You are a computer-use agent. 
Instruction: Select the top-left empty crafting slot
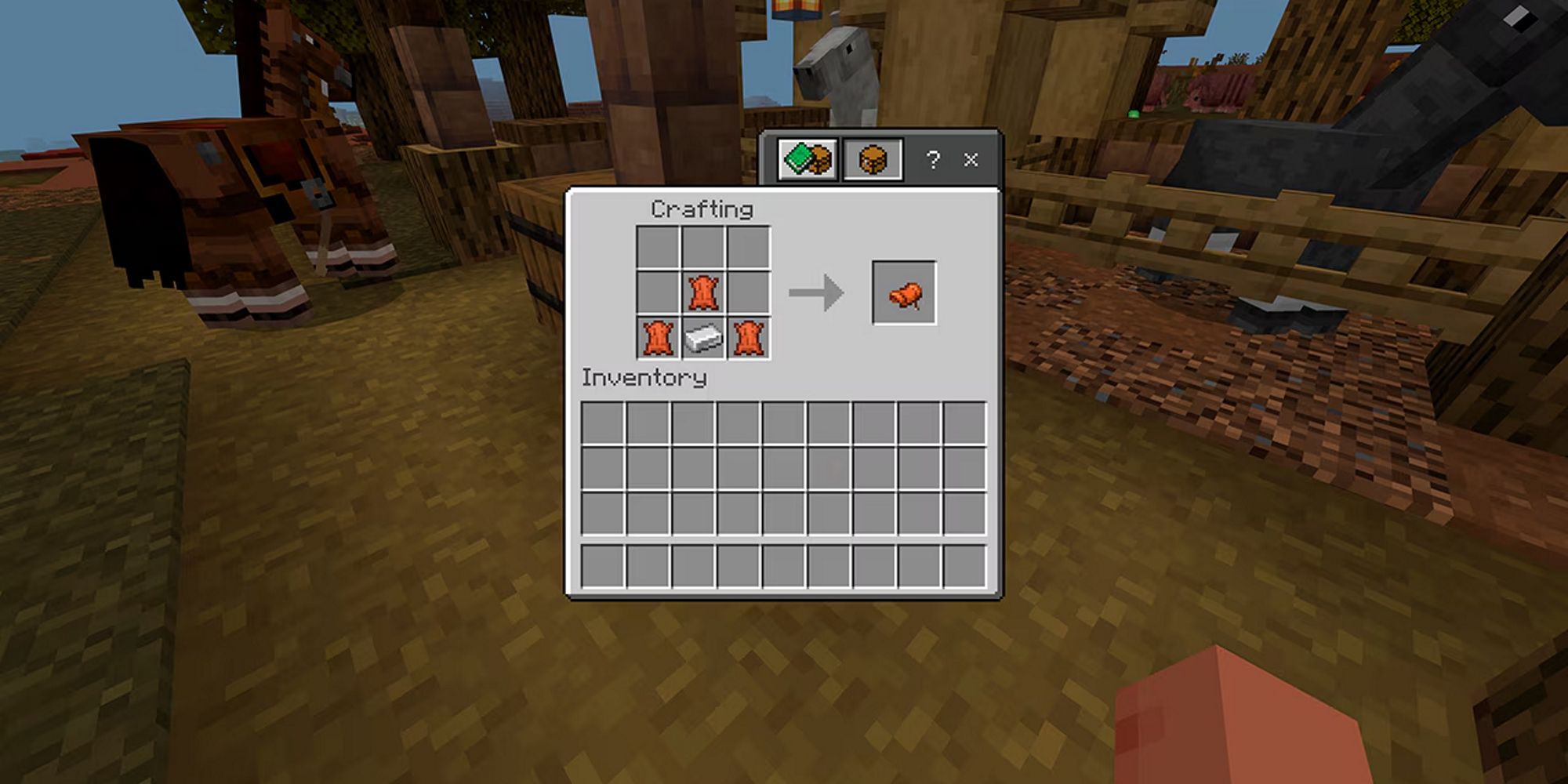(657, 246)
